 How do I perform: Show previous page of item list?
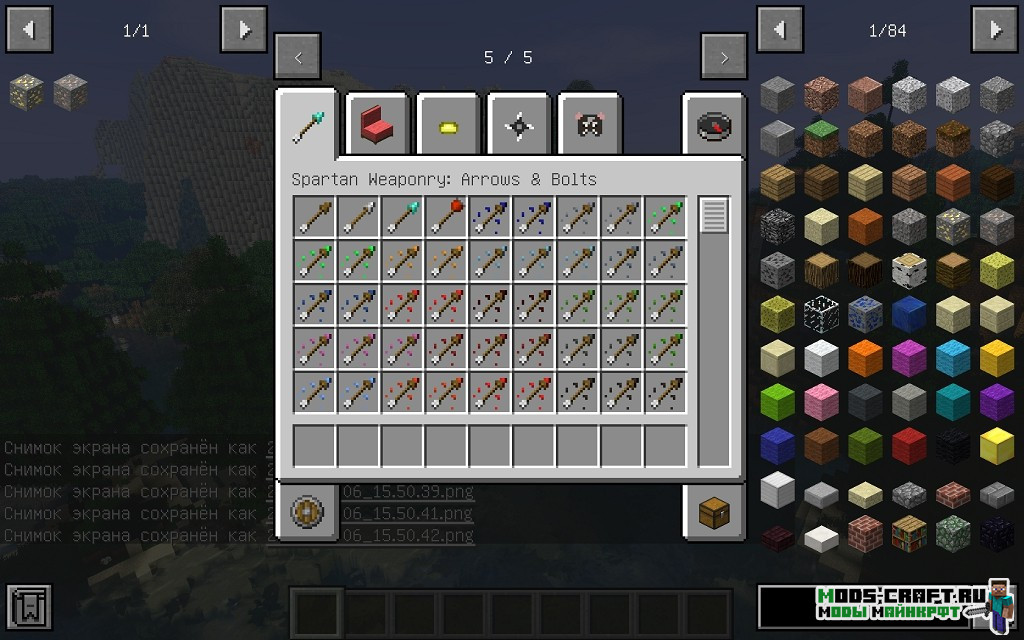pyautogui.click(x=779, y=30)
